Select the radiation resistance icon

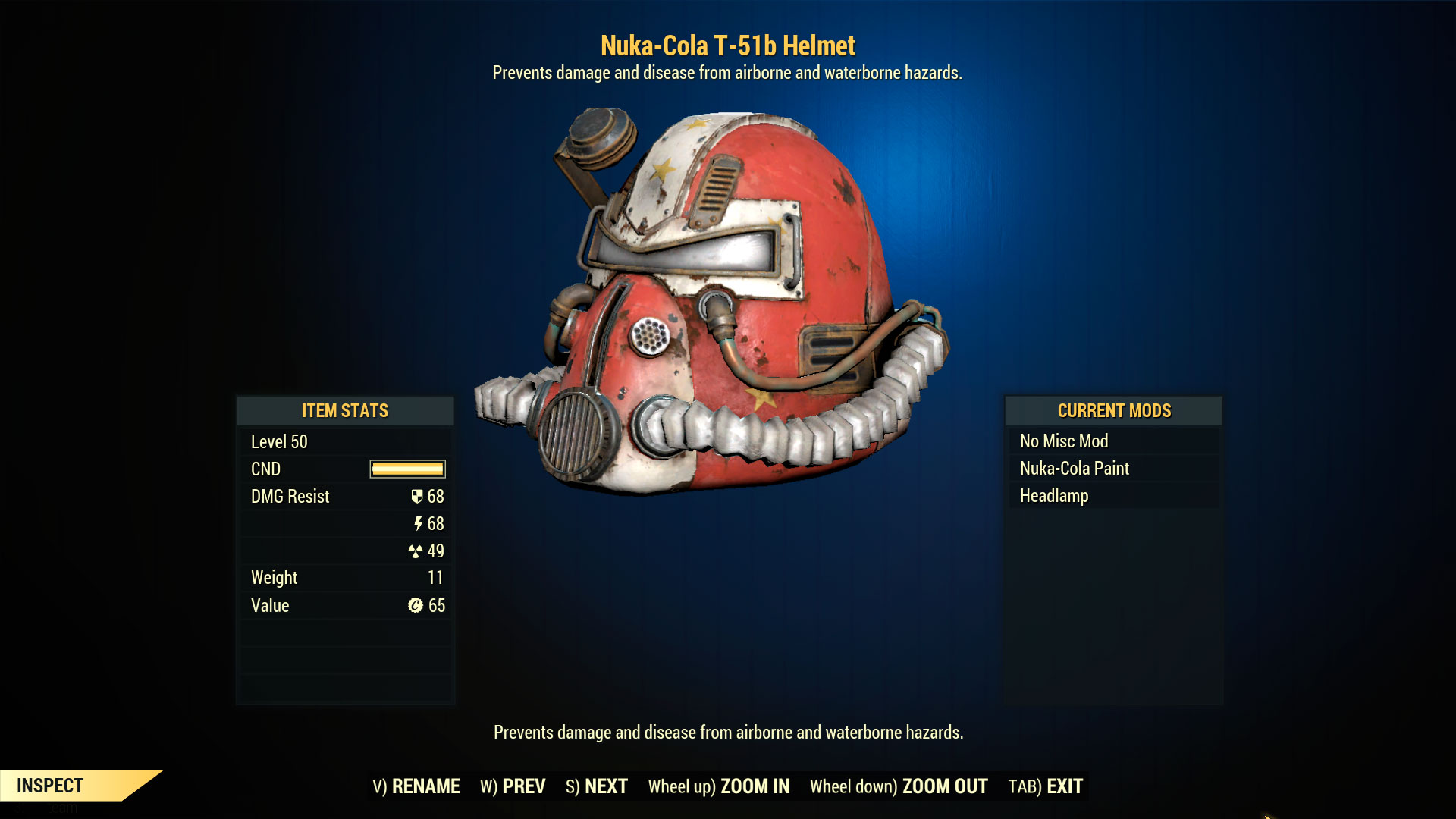point(416,551)
